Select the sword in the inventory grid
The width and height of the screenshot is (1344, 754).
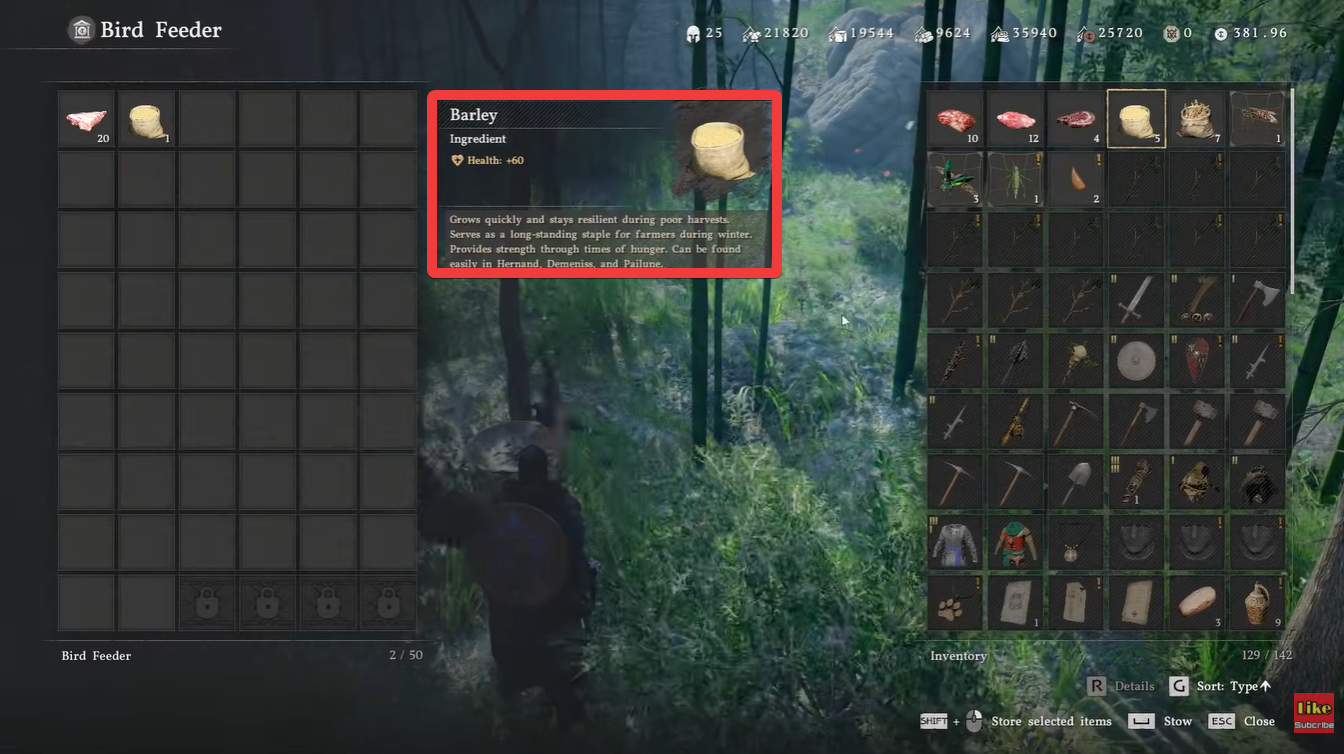(1135, 301)
